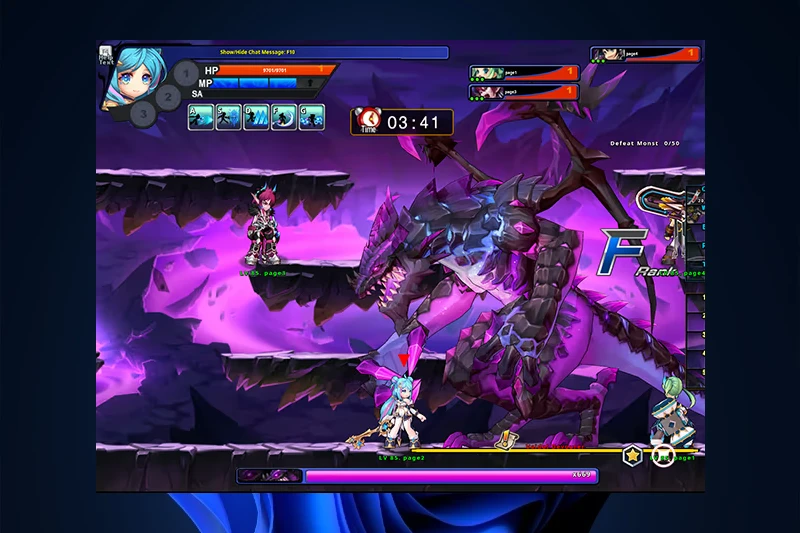Select round slot number 1
The height and width of the screenshot is (533, 800).
click(186, 73)
